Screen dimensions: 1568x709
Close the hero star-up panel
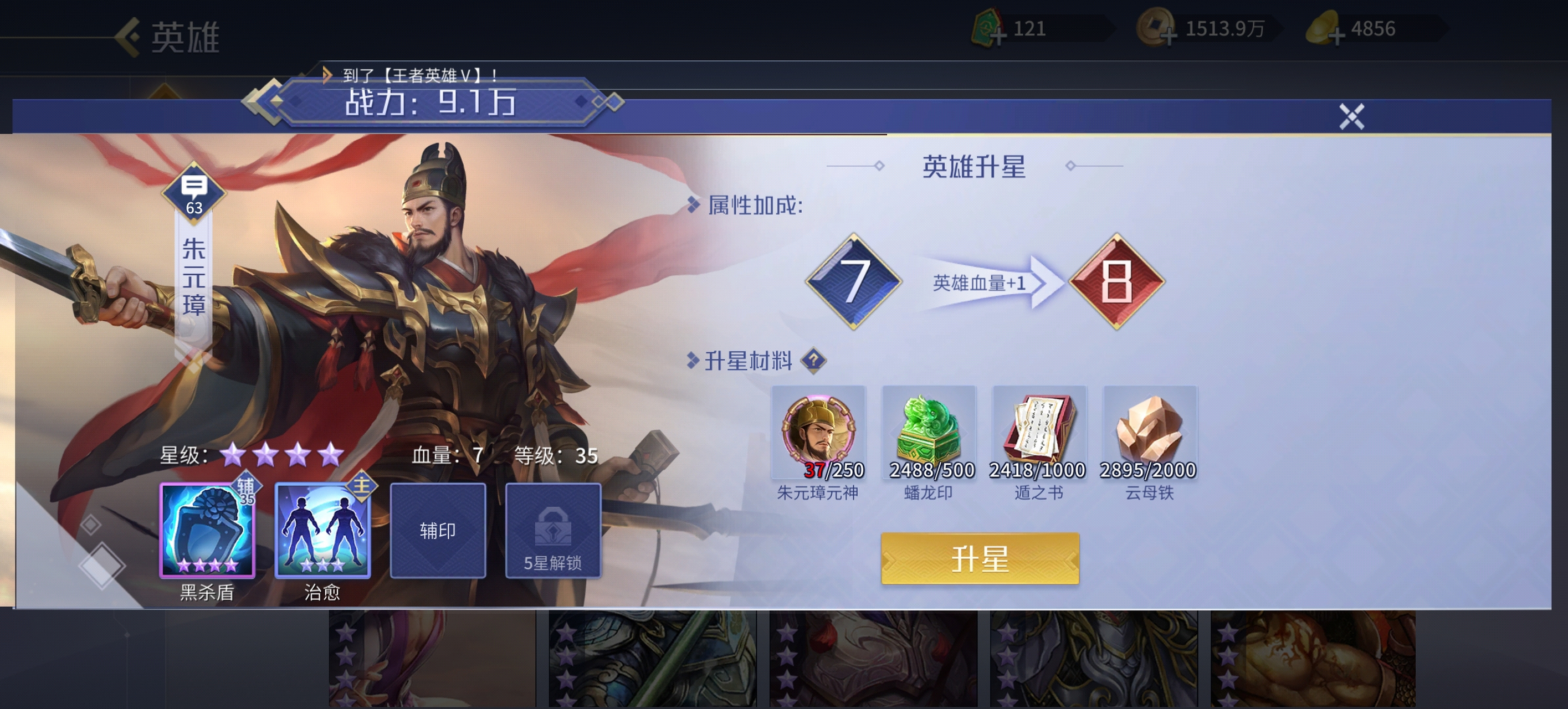1351,116
